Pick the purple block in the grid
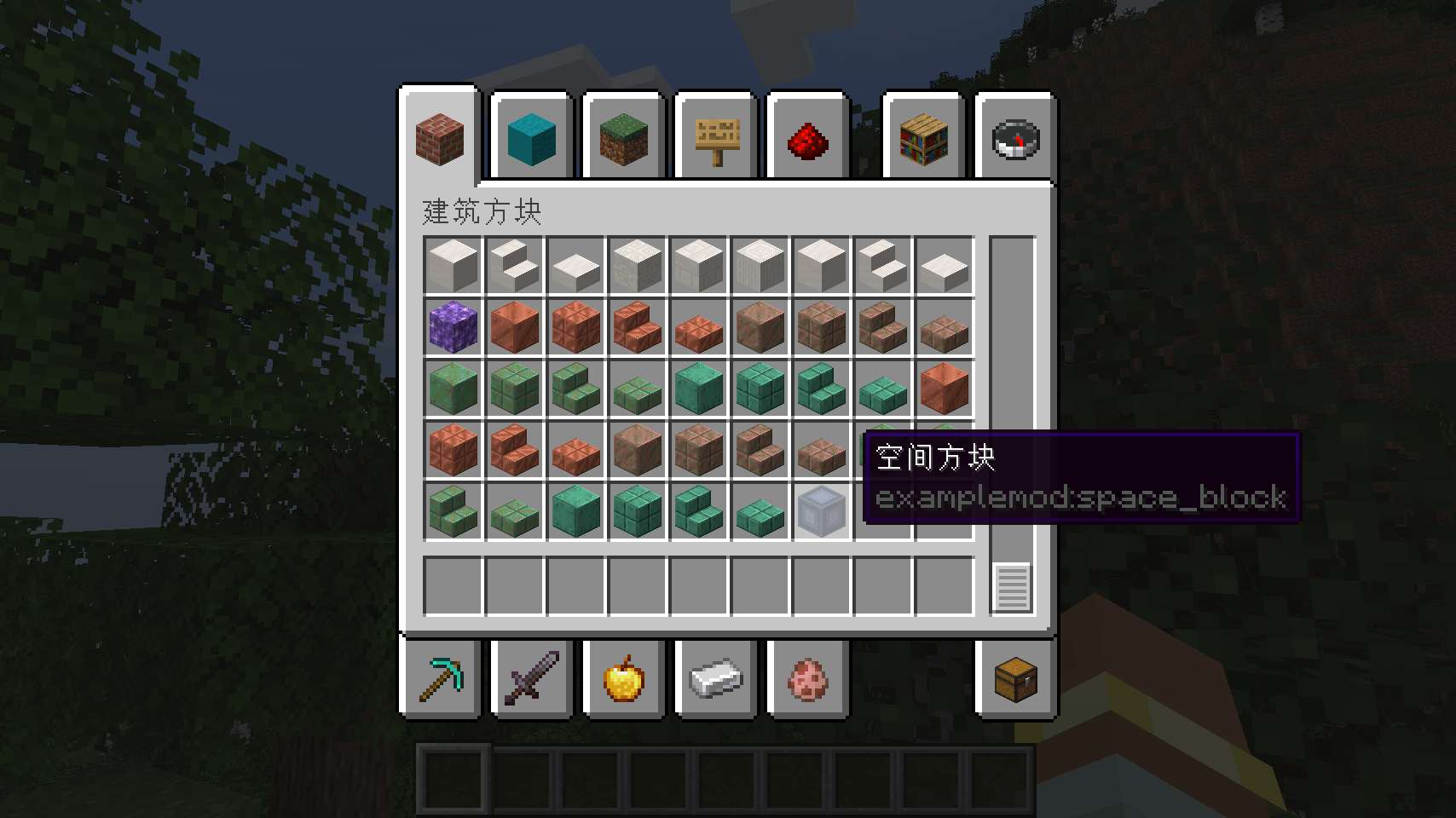Screen dimensions: 1456x818 point(453,329)
